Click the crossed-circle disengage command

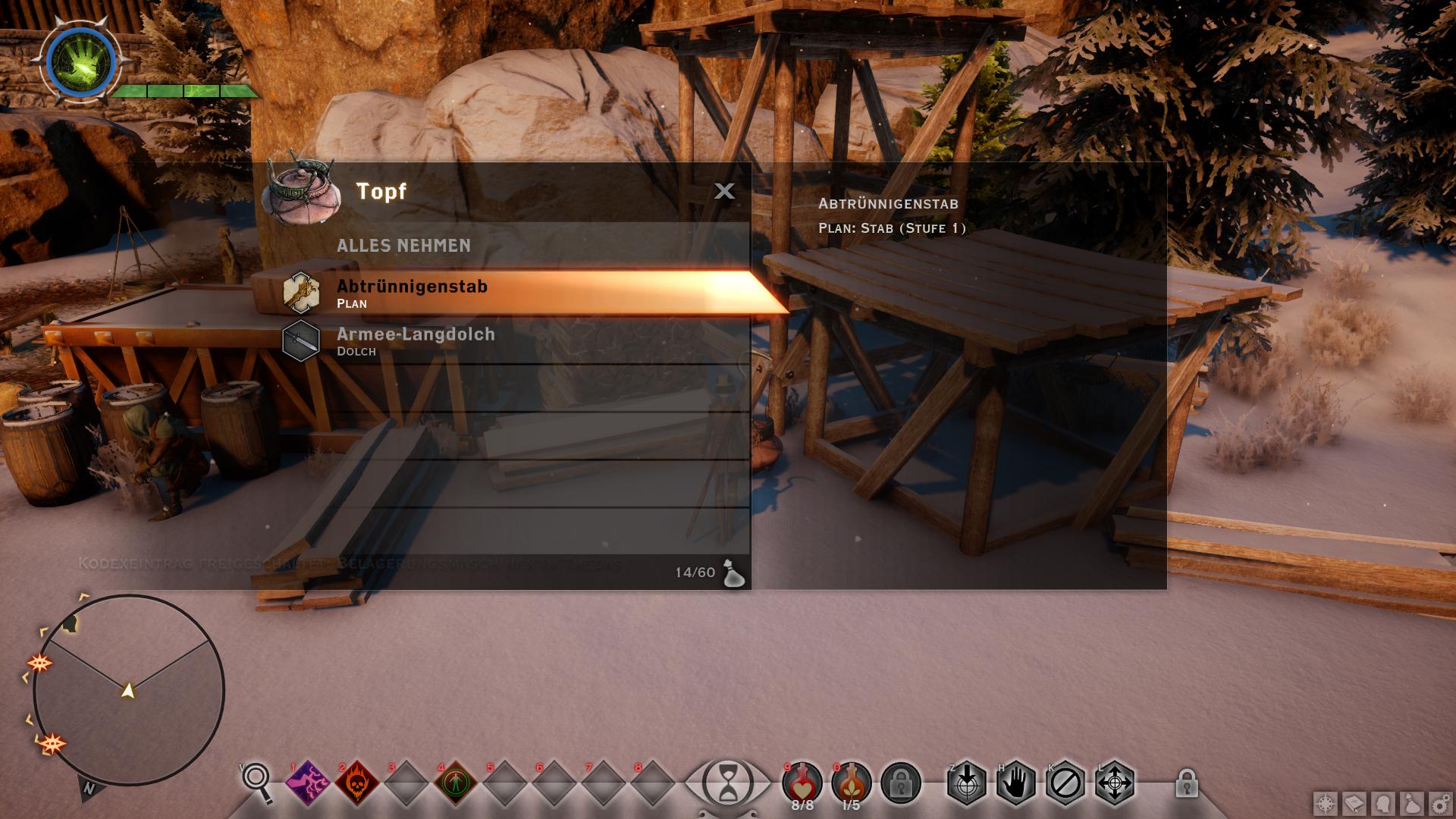coord(1065,783)
